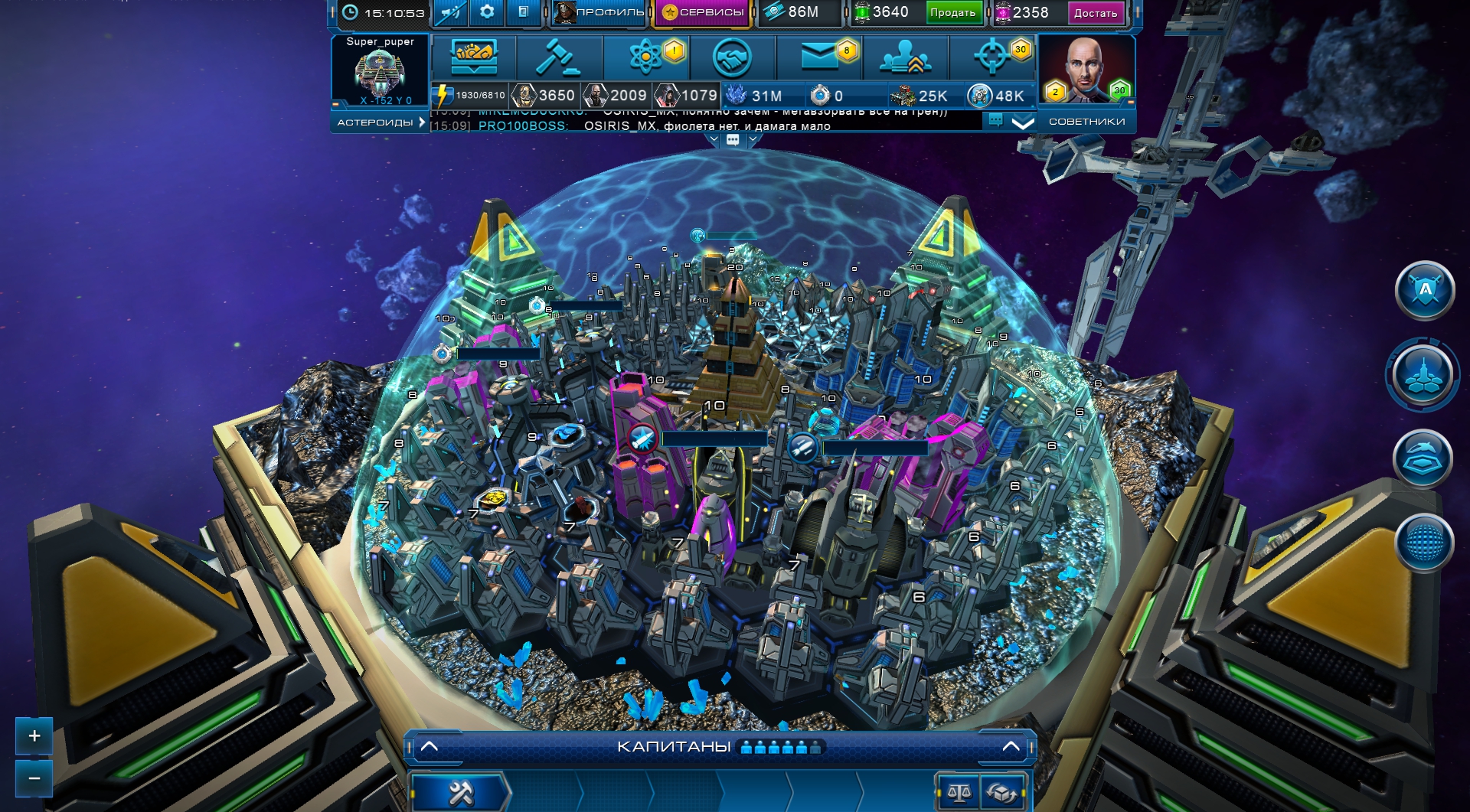Screen dimensions: 1470x812
Task: Zoom out with the minus button
Action: click(34, 778)
